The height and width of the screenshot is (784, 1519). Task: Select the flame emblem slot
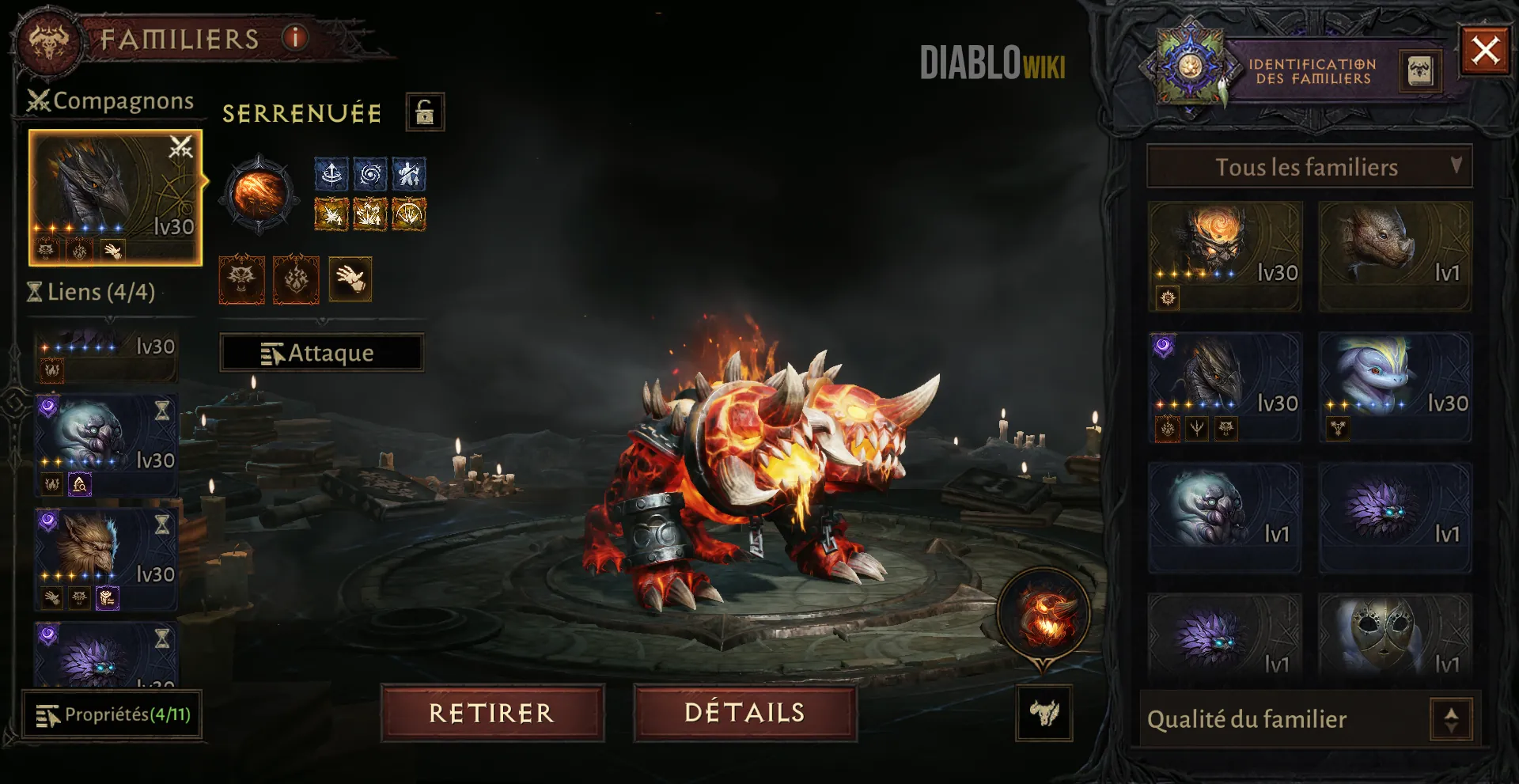(x=296, y=279)
